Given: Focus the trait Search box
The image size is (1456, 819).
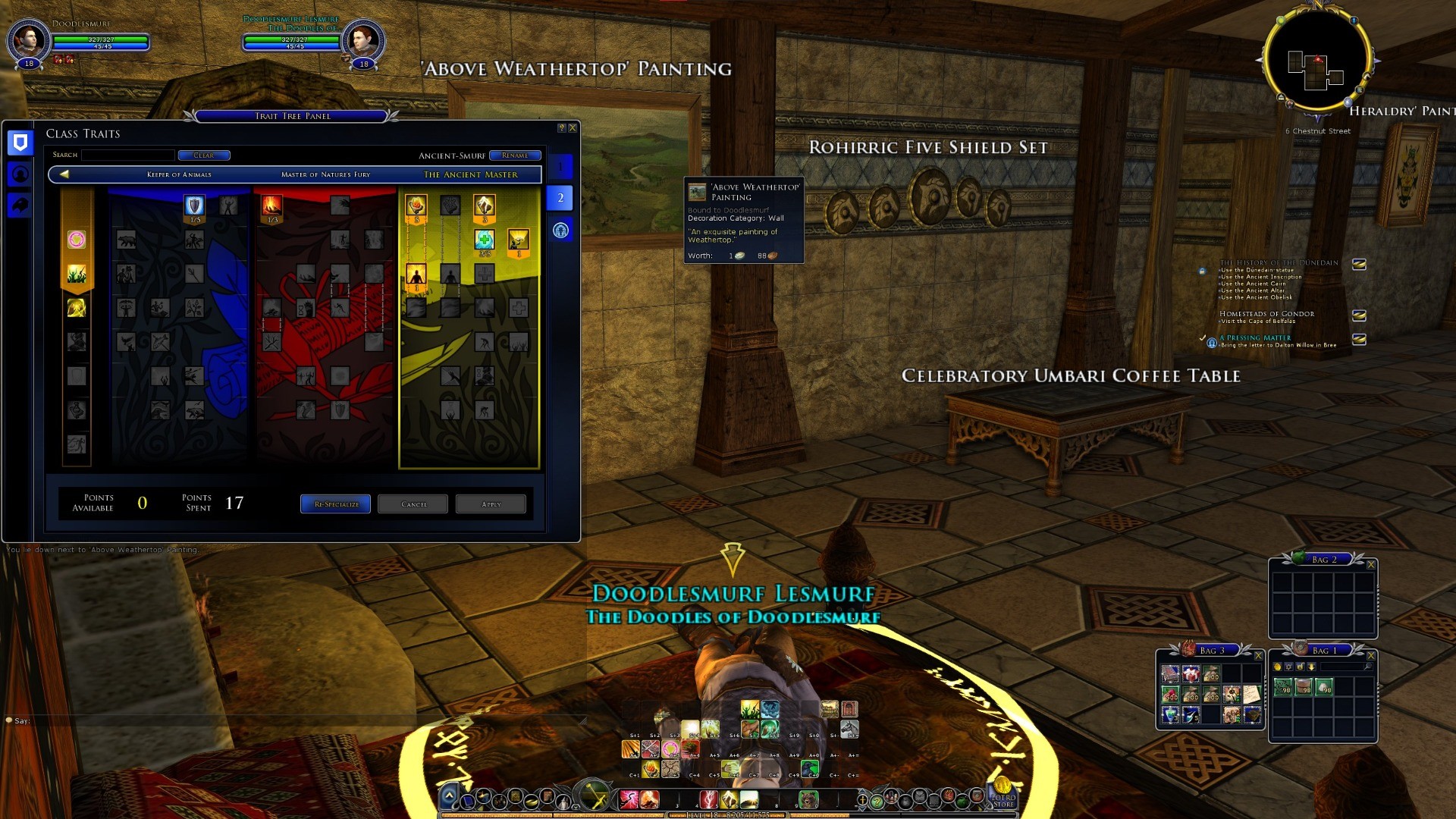Looking at the screenshot, I should point(128,155).
